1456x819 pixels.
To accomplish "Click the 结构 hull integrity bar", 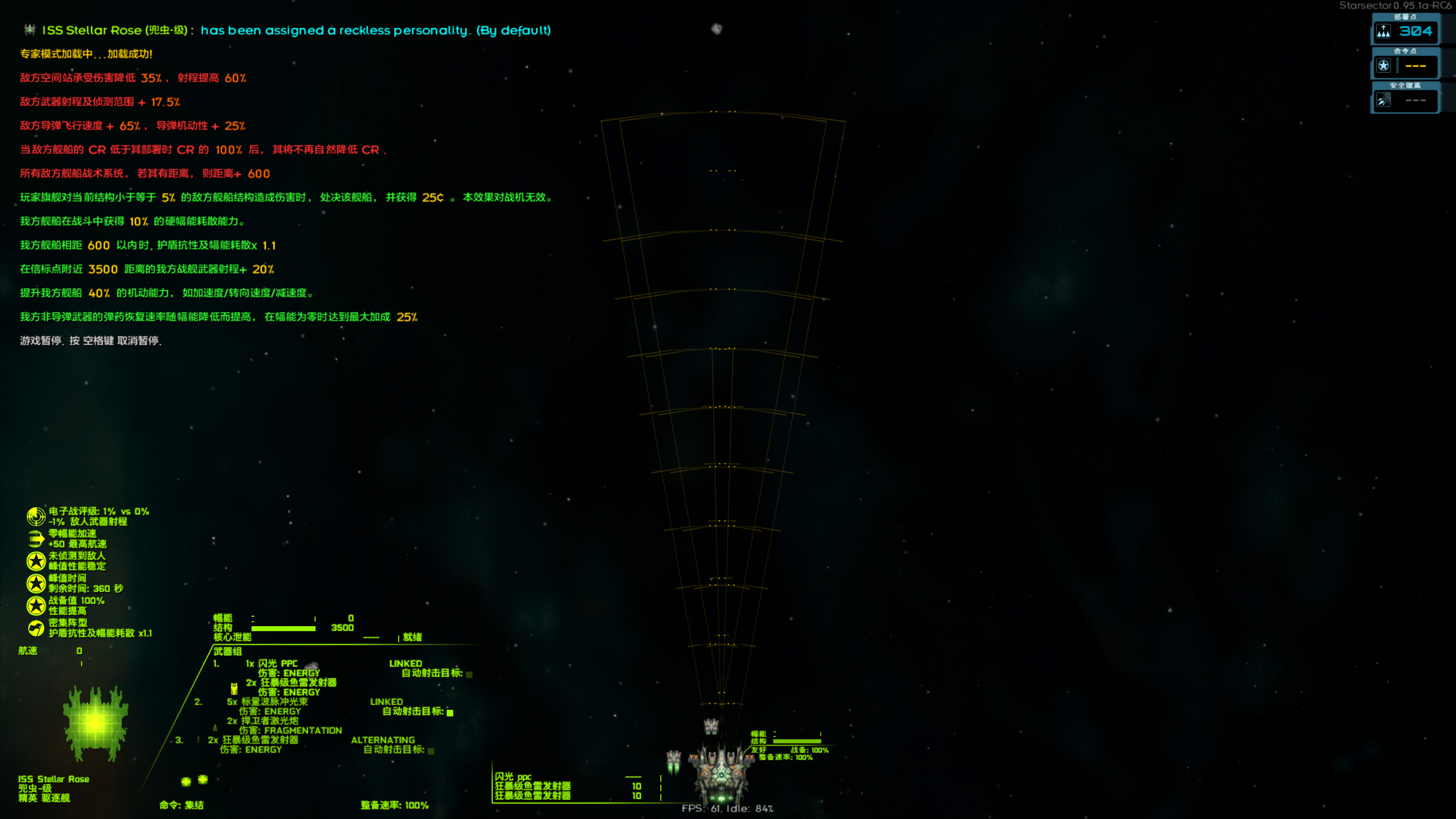I will coord(284,628).
